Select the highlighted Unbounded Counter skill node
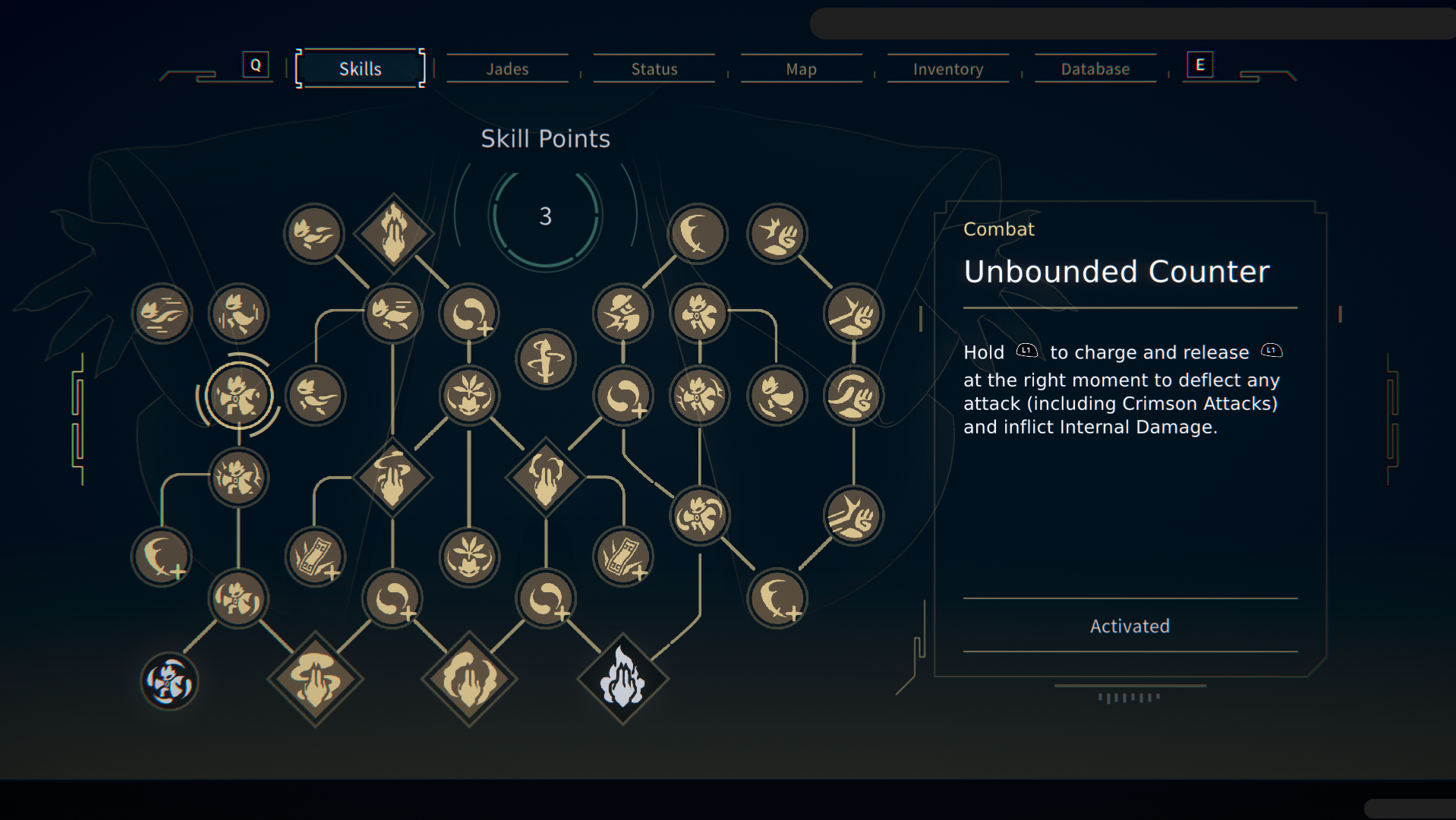 point(238,396)
